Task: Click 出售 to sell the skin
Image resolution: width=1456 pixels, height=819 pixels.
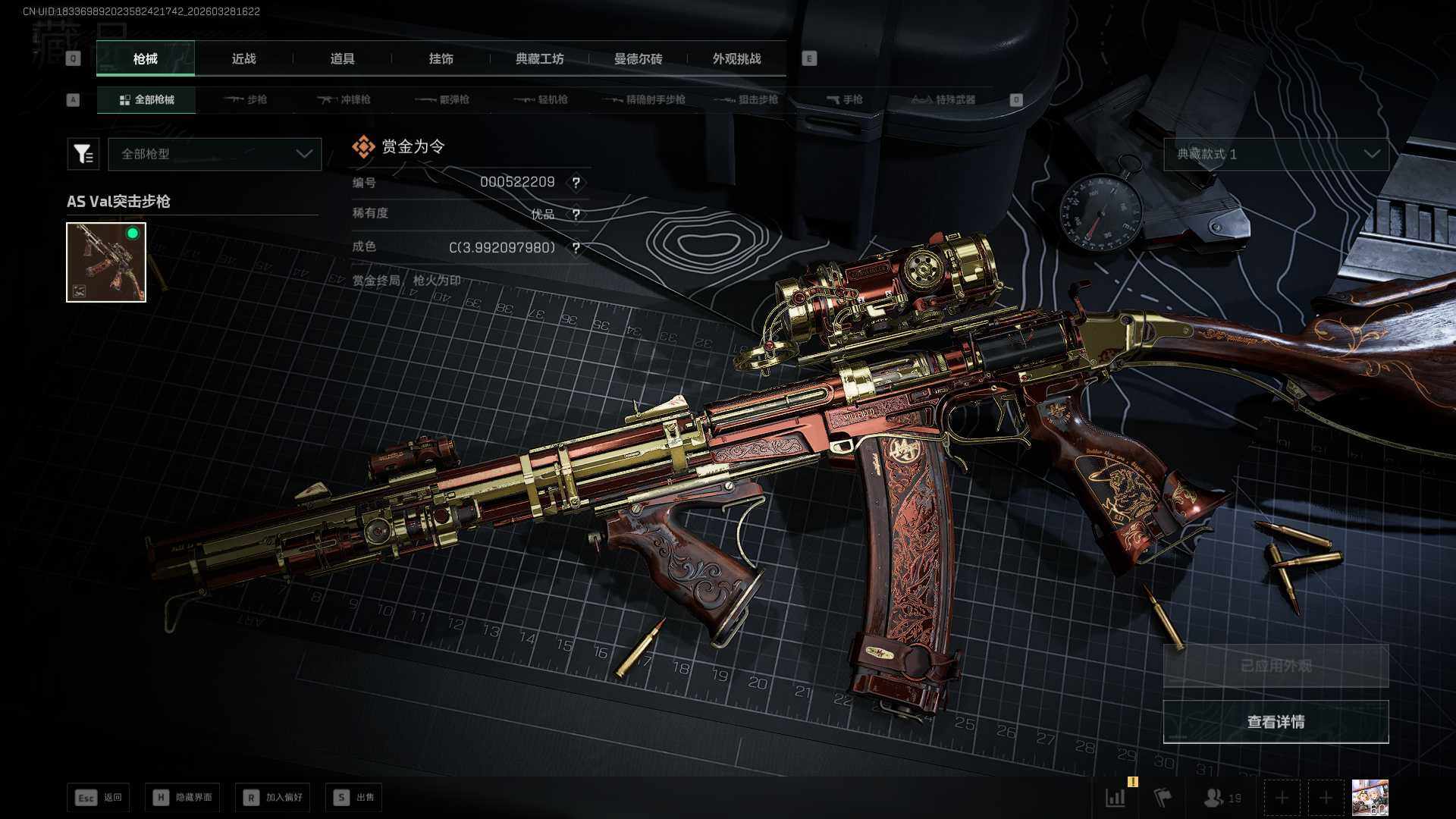Action: [354, 798]
